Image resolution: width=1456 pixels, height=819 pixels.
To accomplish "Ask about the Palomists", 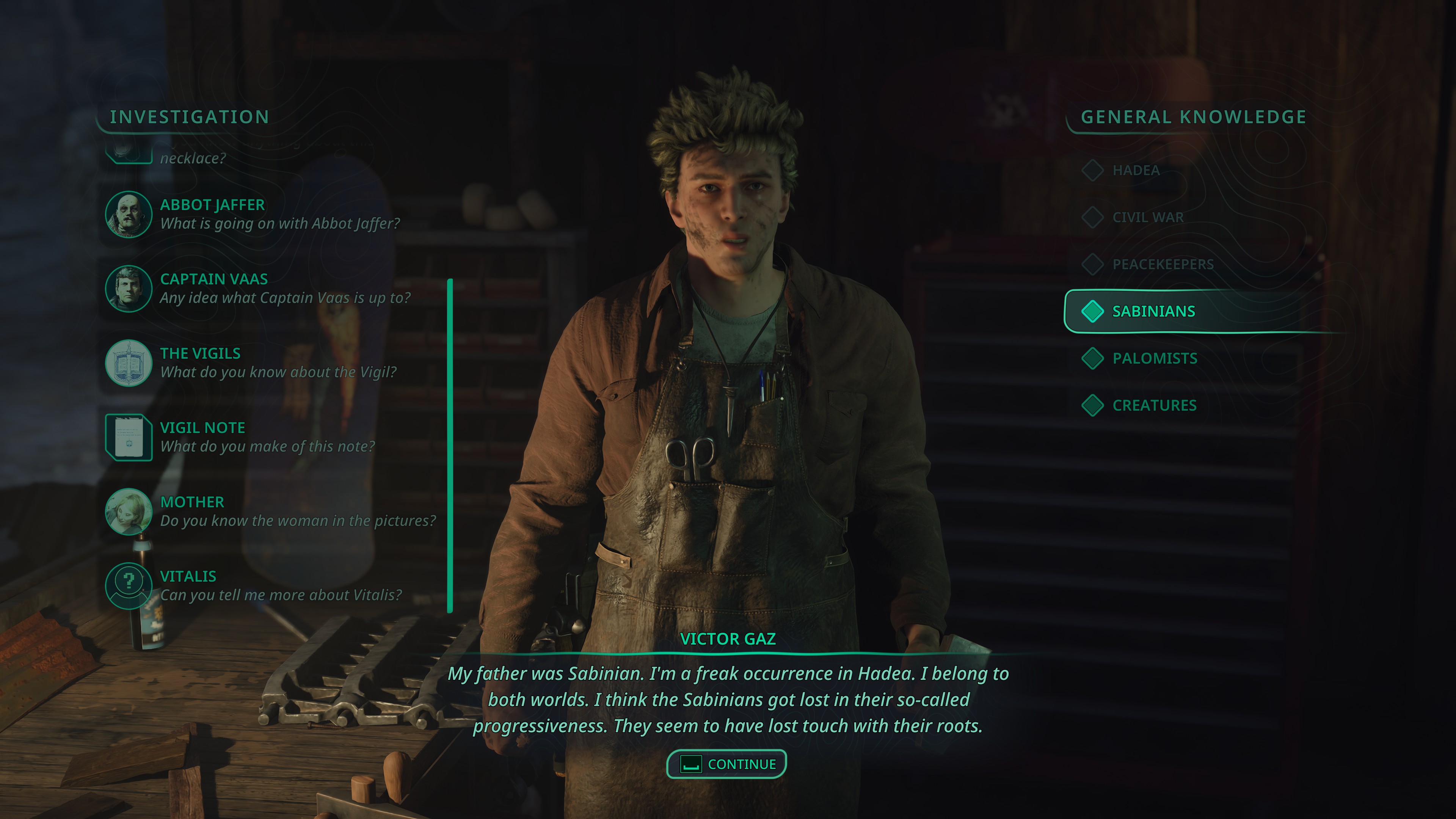I will (1154, 358).
